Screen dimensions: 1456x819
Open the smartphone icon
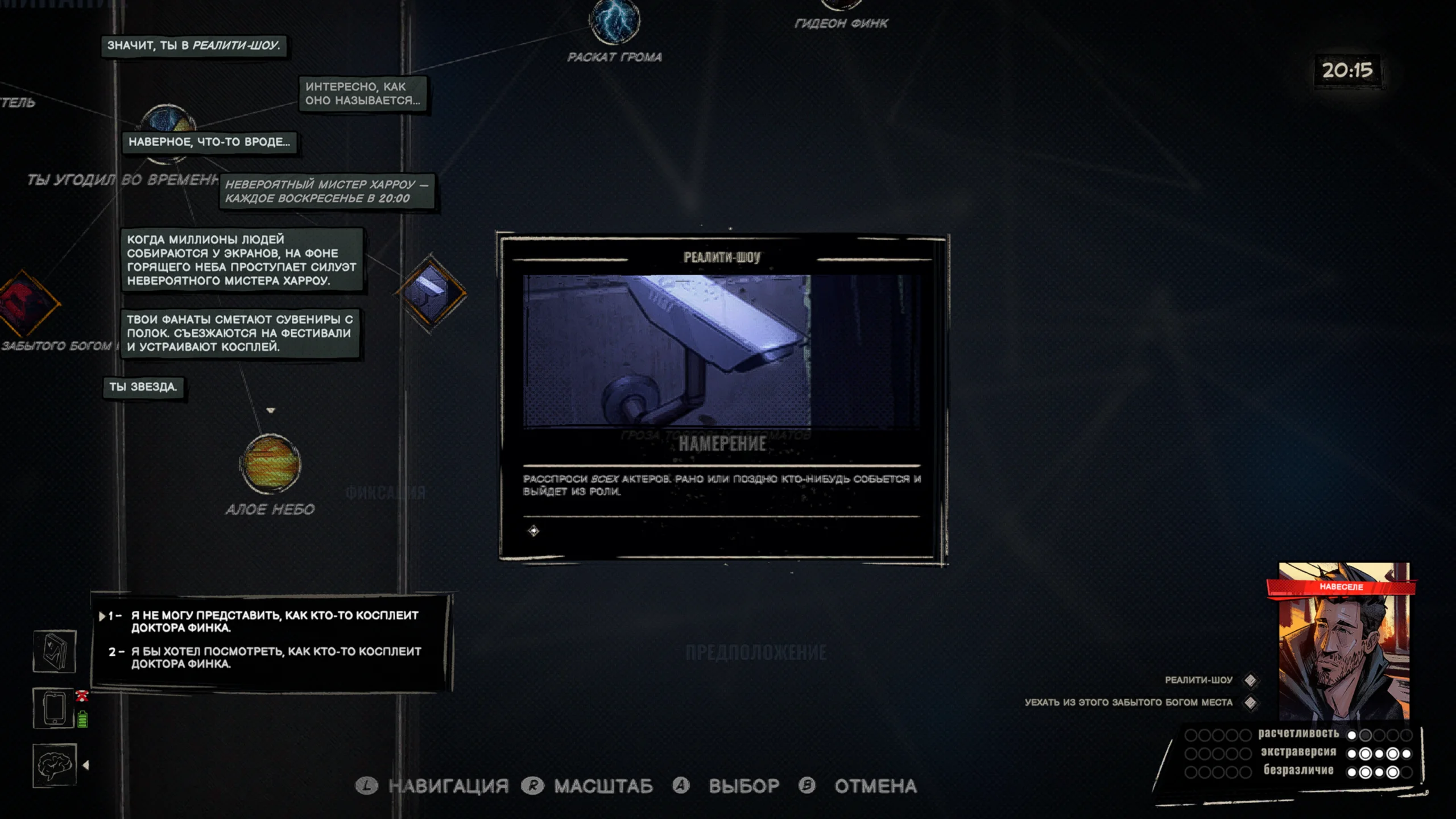pyautogui.click(x=55, y=708)
